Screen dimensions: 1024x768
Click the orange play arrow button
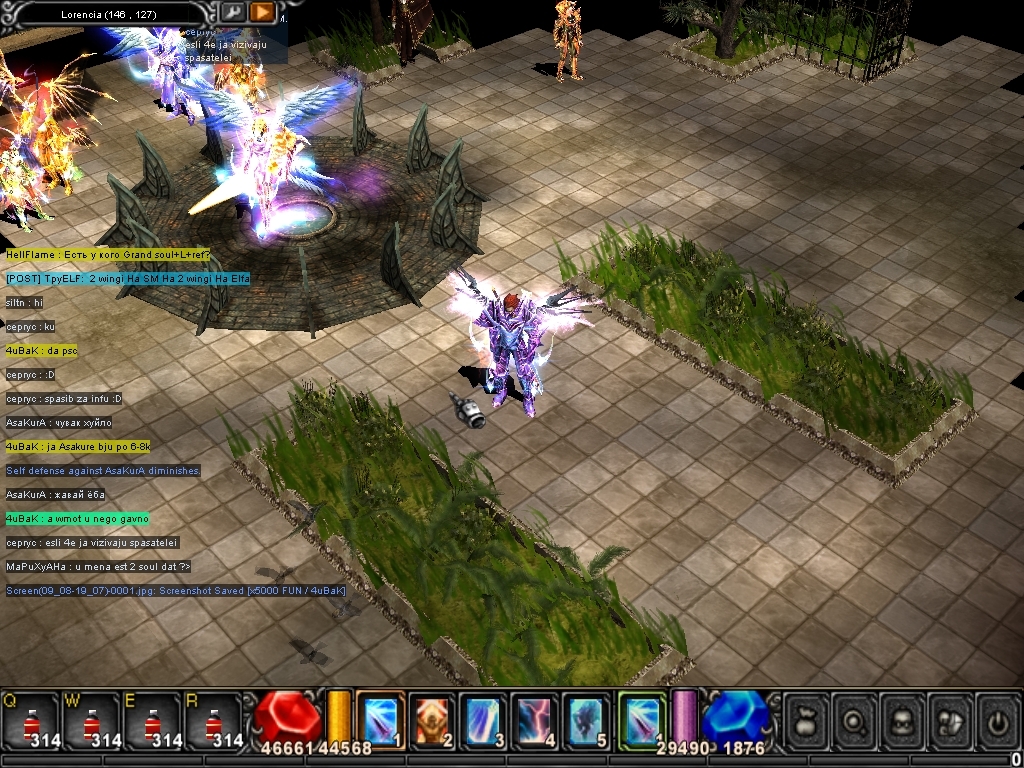[x=261, y=13]
